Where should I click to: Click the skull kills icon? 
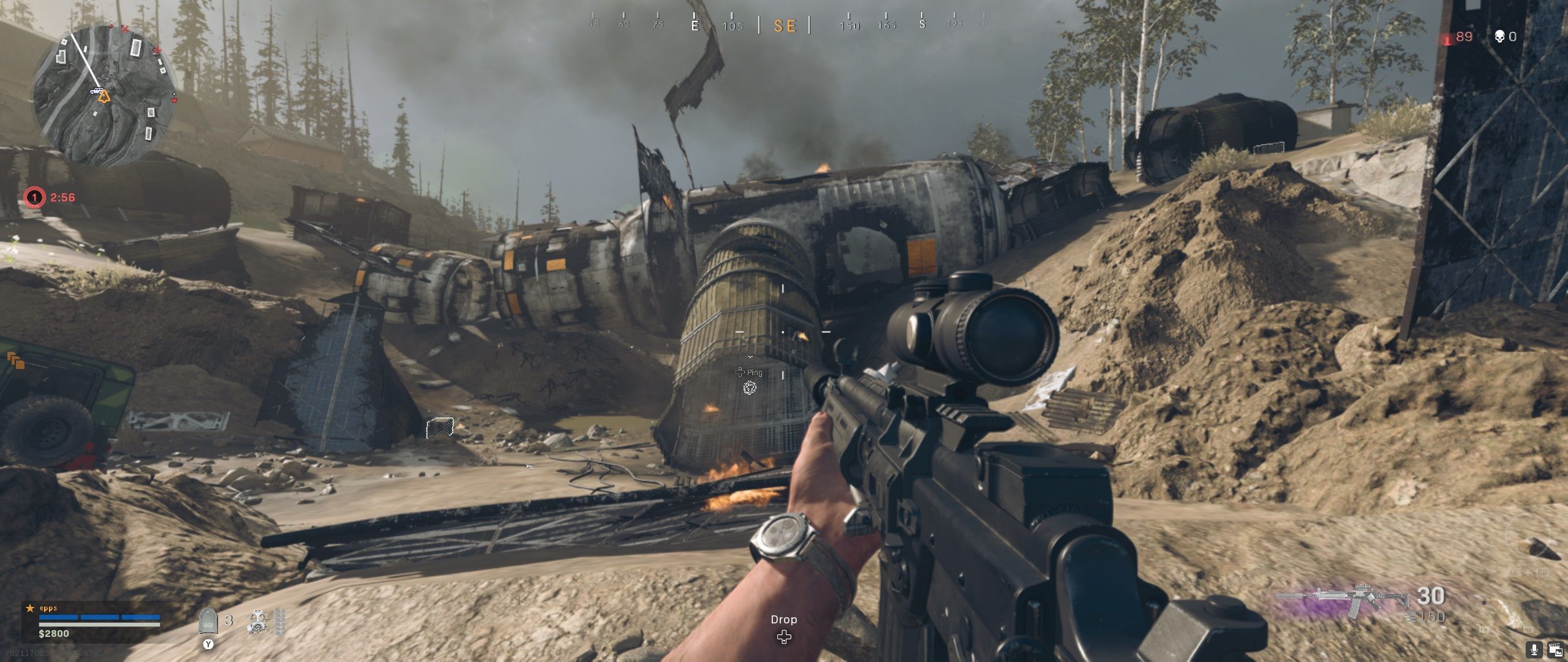(1499, 37)
